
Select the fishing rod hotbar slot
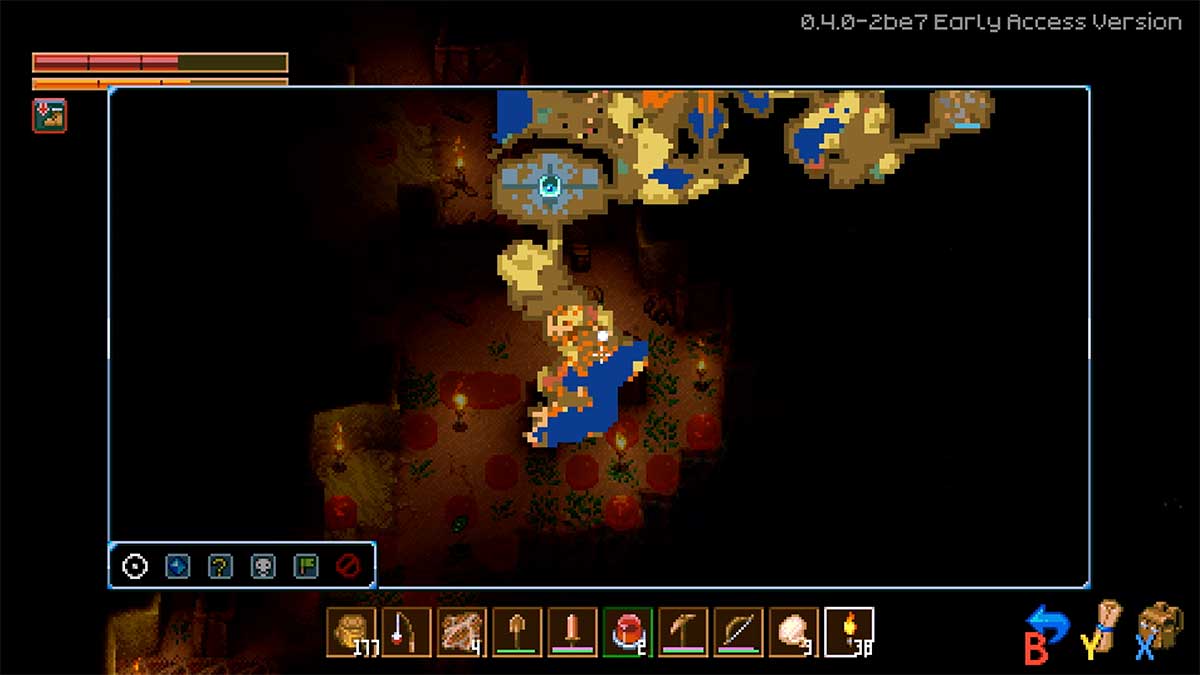(406, 632)
